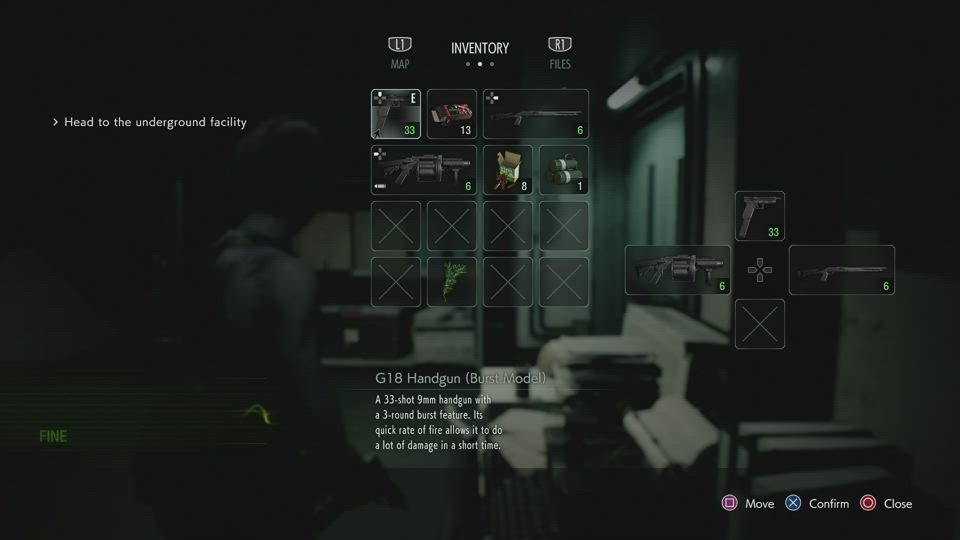Choose the red ammo pack with 13 rounds
Image resolution: width=960 pixels, height=540 pixels.
(452, 114)
